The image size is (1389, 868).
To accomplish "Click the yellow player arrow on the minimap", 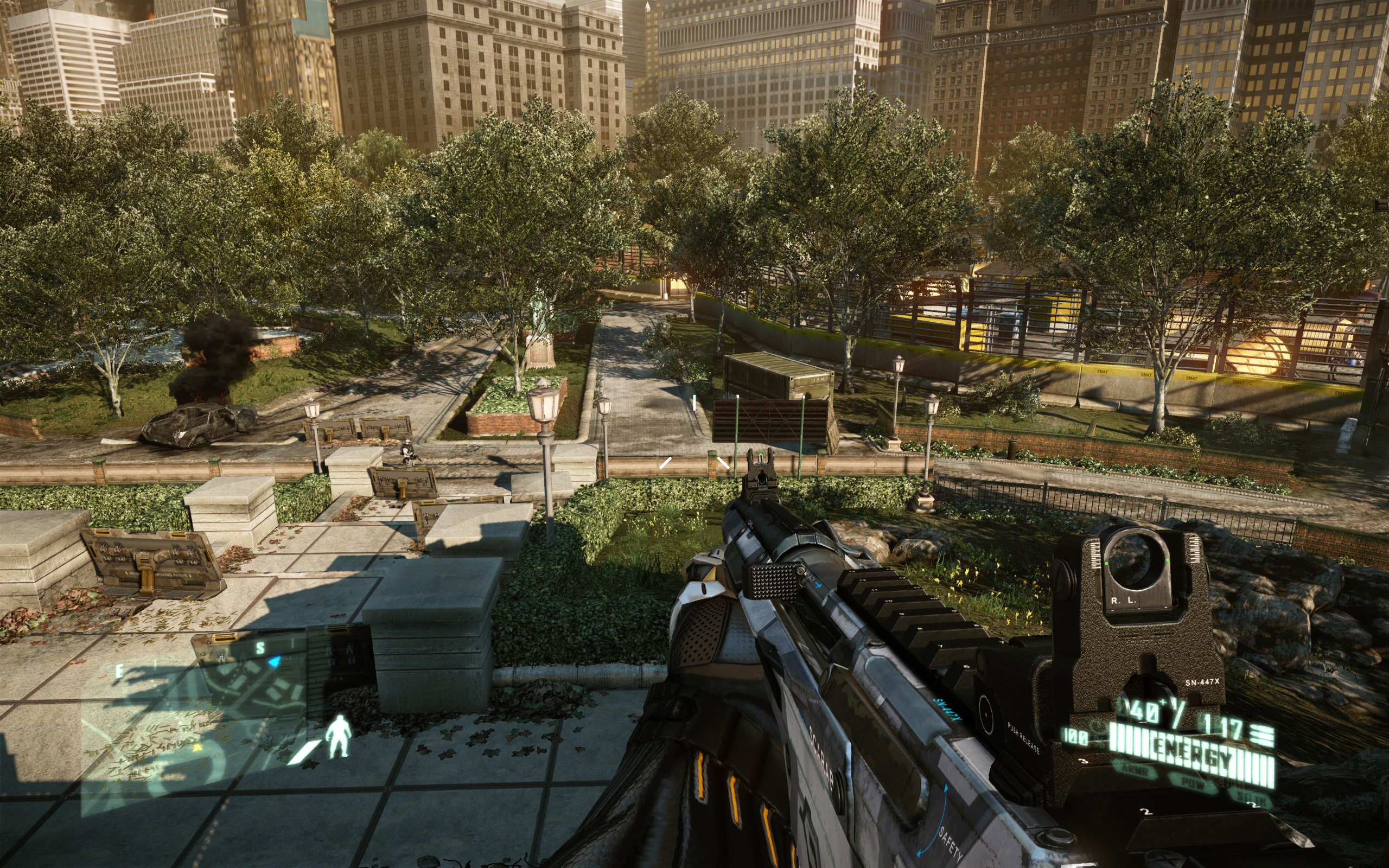I will tap(198, 748).
